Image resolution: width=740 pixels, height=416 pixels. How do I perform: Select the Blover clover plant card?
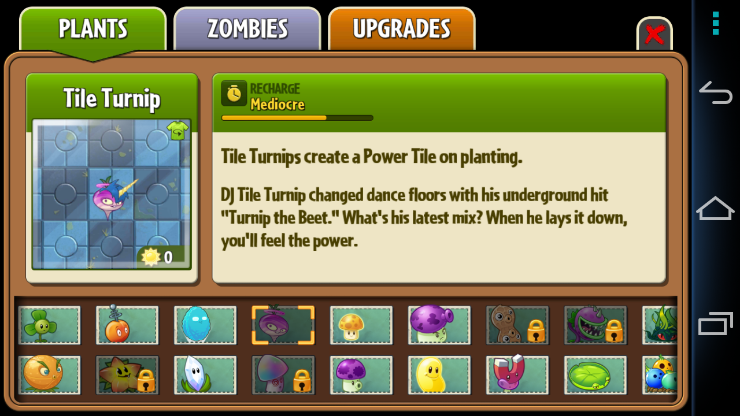[49, 325]
